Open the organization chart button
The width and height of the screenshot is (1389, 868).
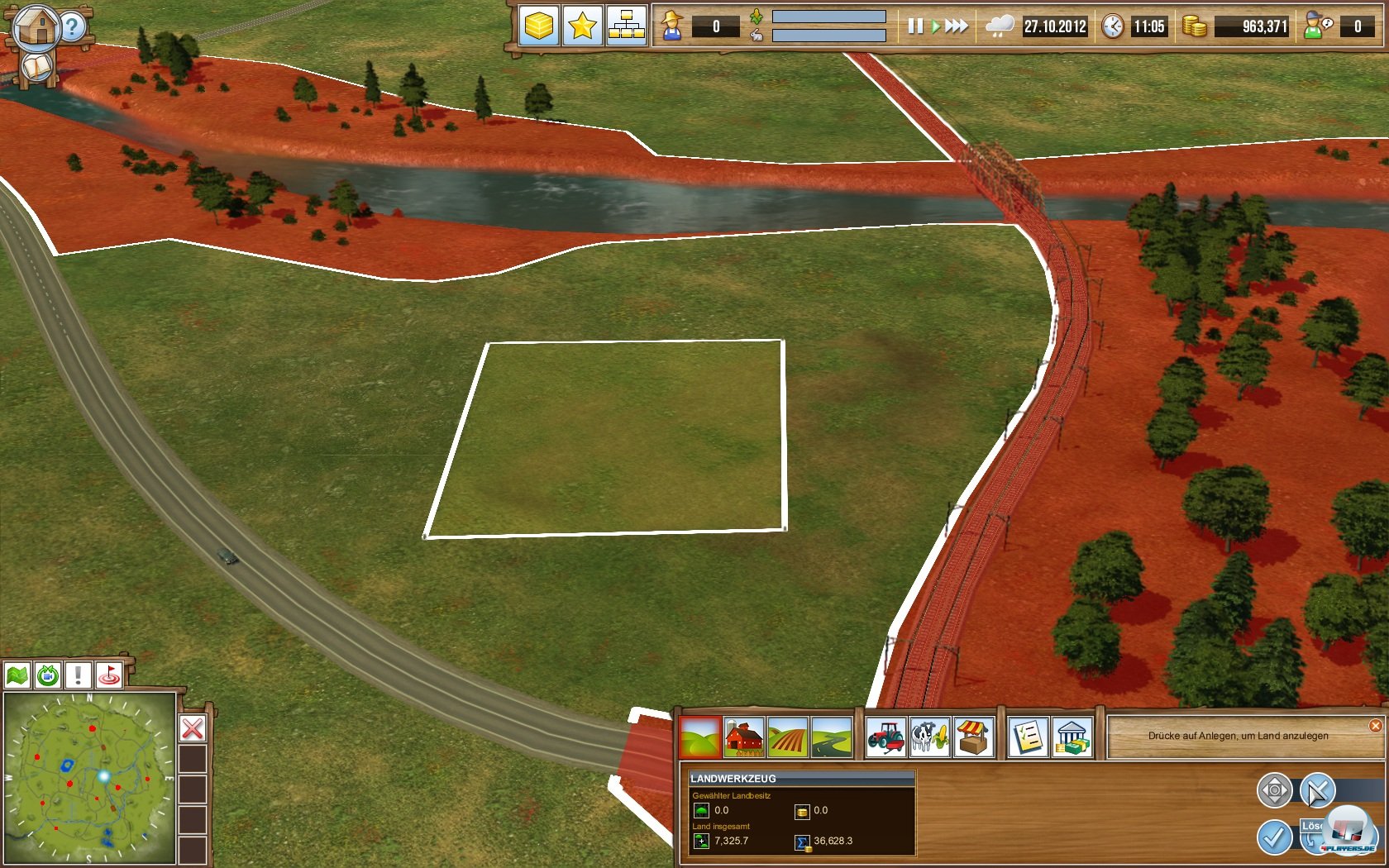click(626, 26)
